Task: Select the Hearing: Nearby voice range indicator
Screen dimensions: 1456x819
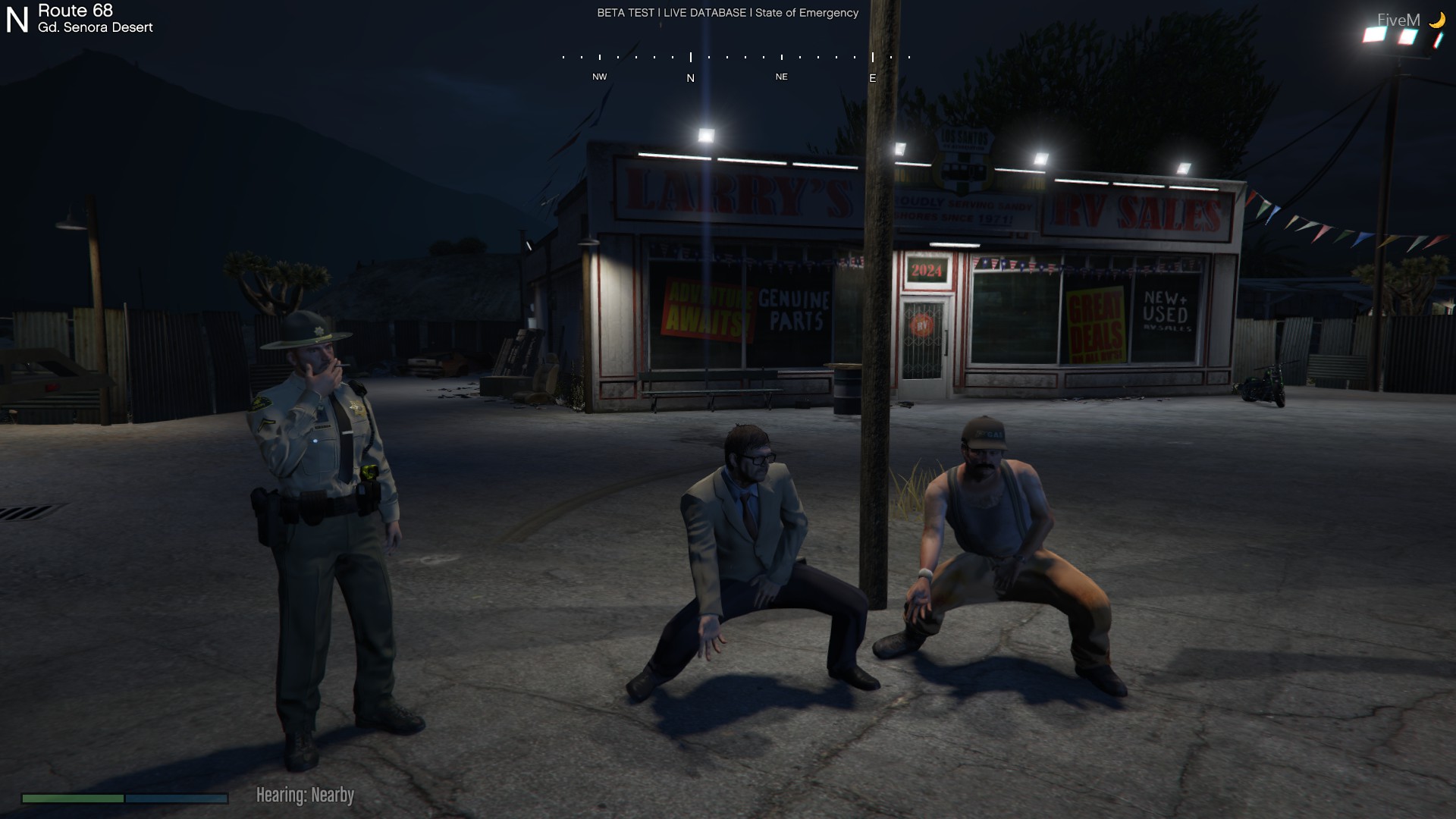Action: [x=305, y=795]
